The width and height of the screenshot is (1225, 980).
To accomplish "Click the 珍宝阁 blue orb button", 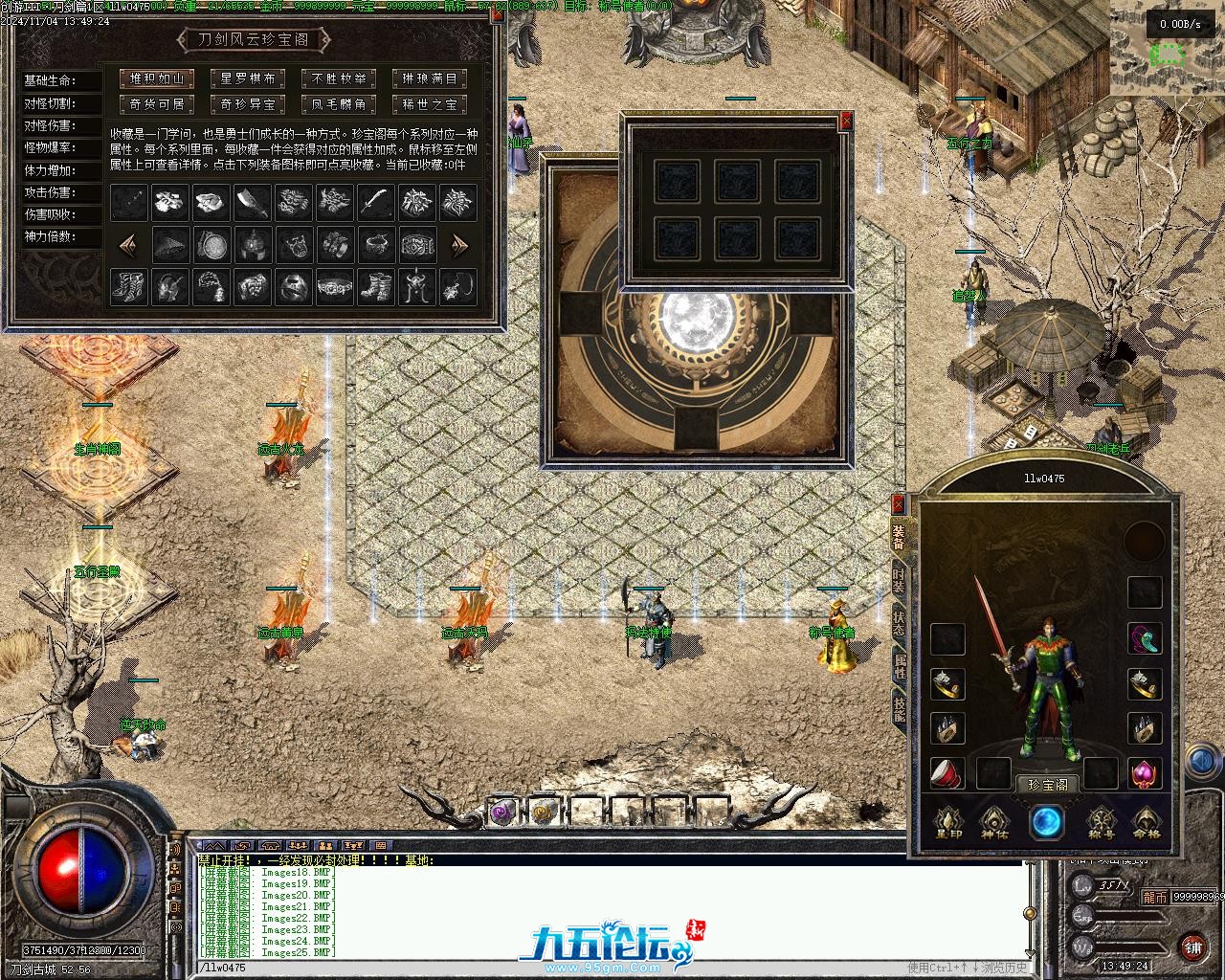I will pos(1046,821).
